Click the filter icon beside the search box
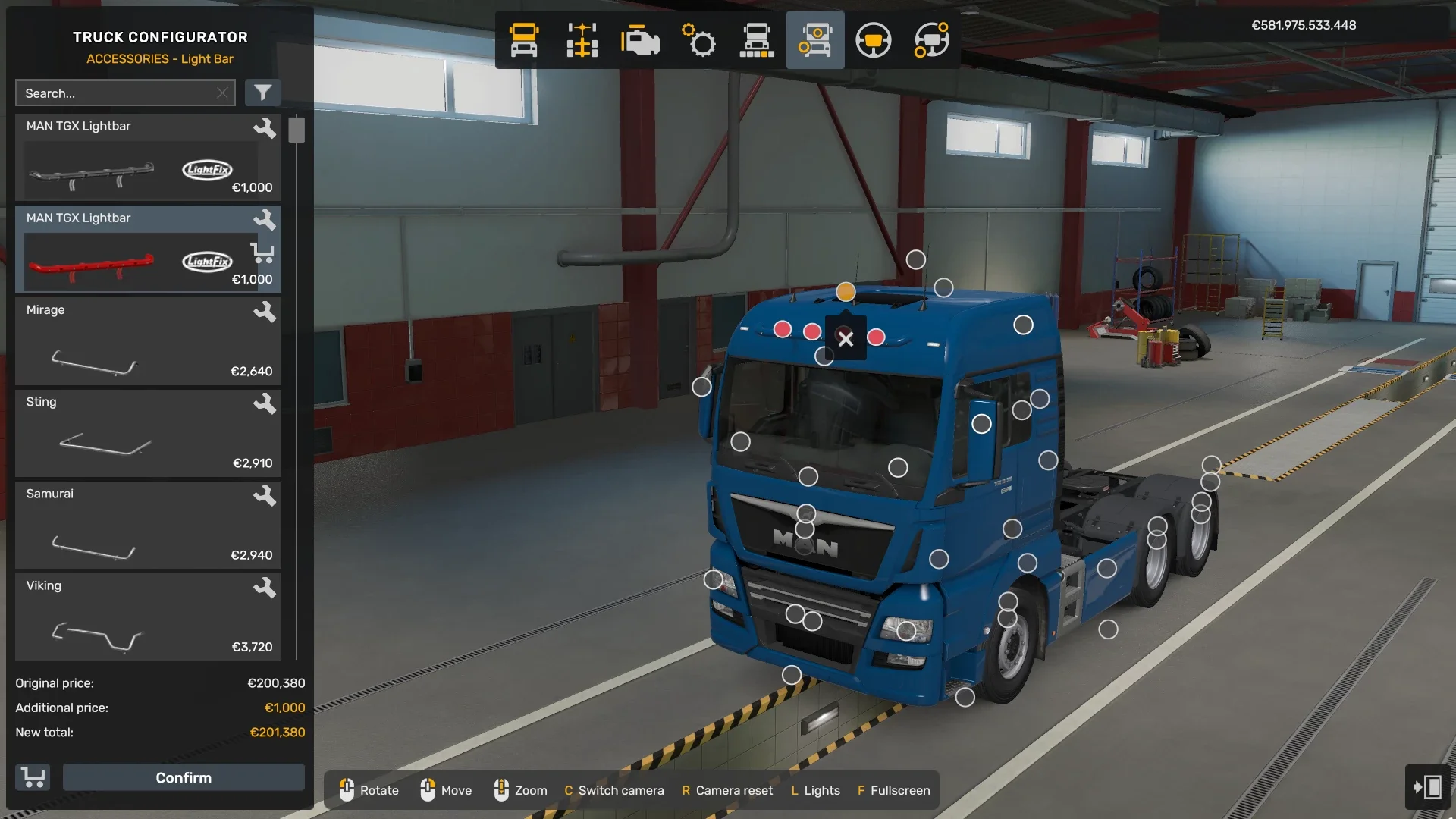Image resolution: width=1456 pixels, height=819 pixels. (263, 93)
